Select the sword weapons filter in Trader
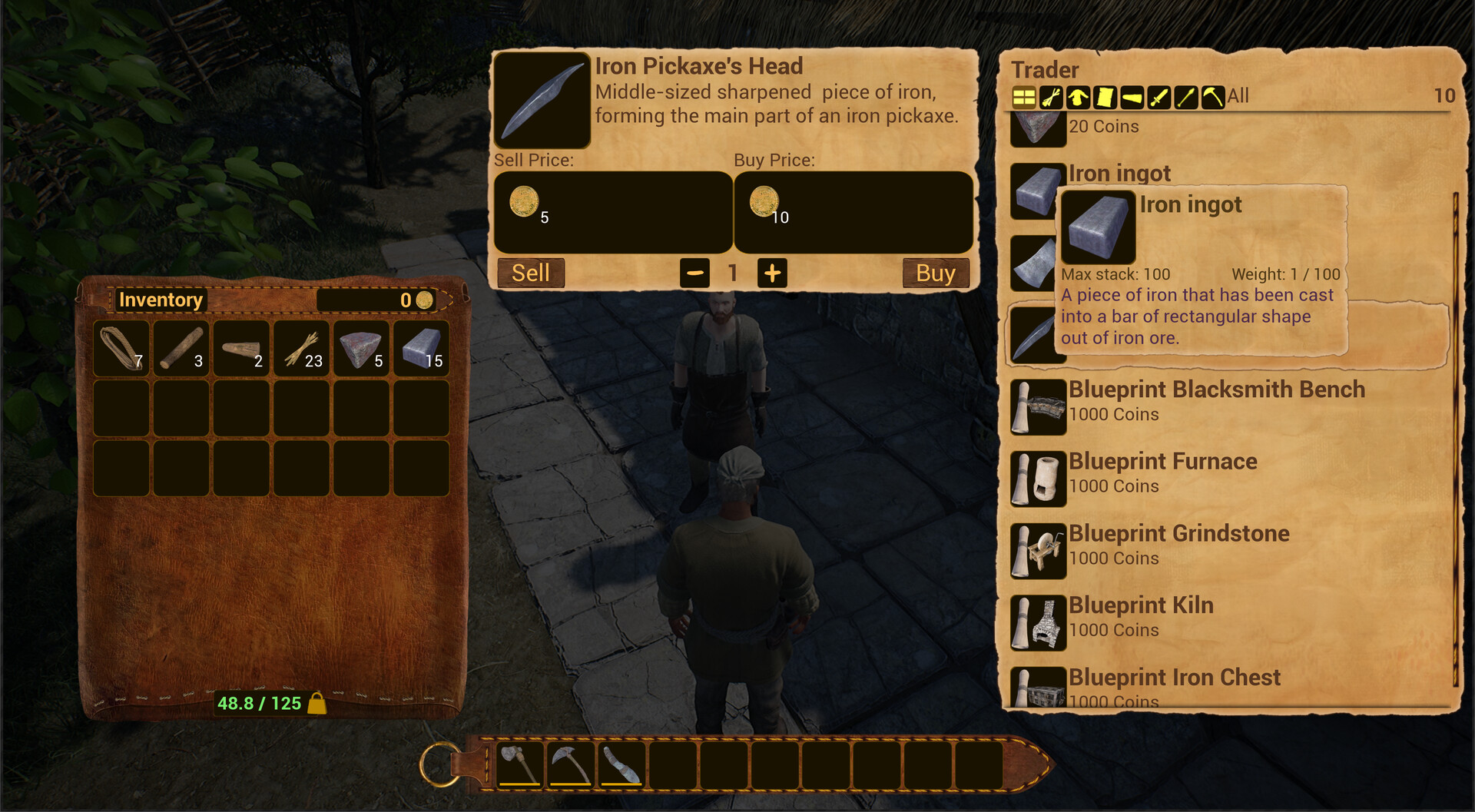1475x812 pixels. (x=1159, y=98)
